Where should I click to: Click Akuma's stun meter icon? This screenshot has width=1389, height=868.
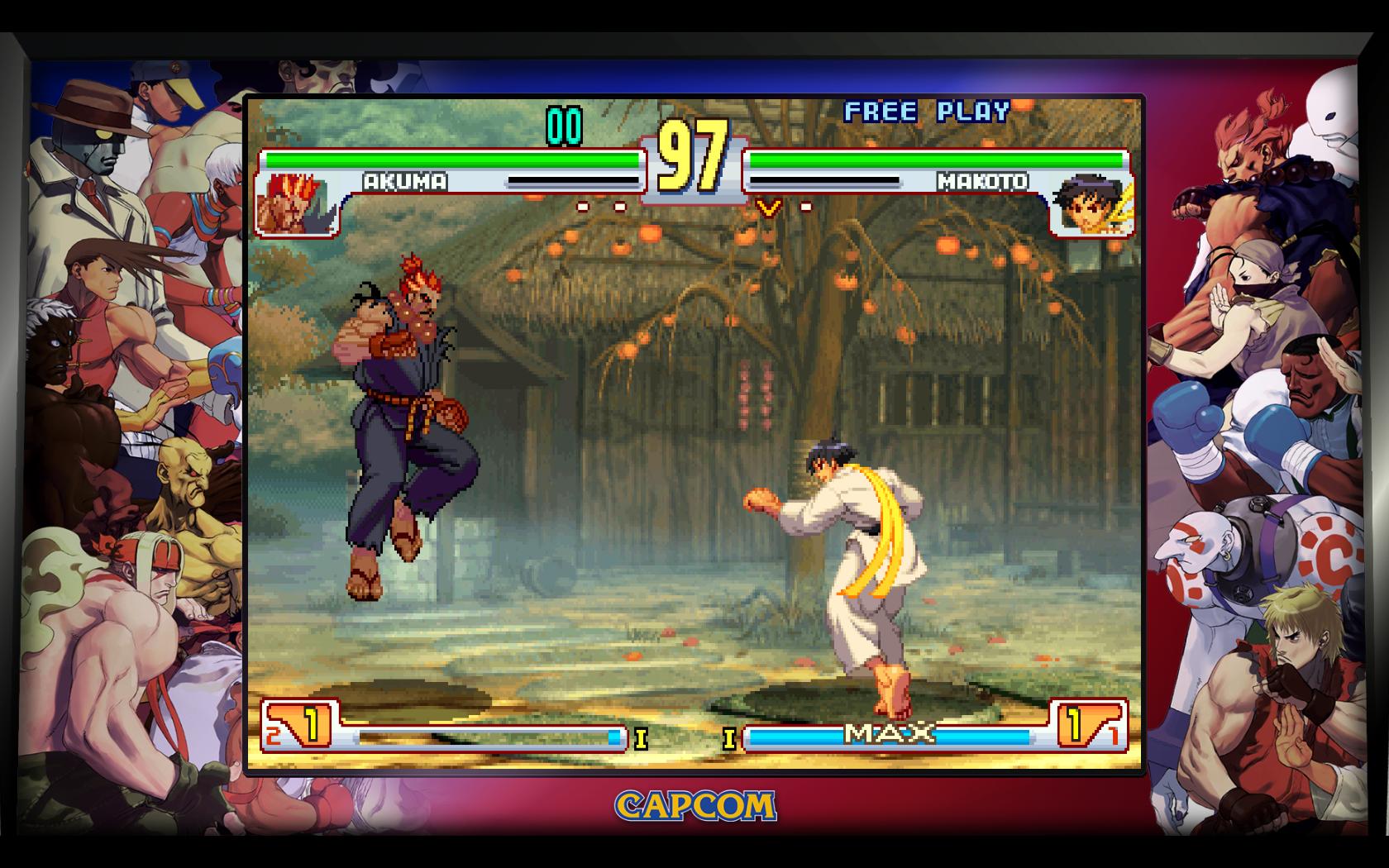575,179
